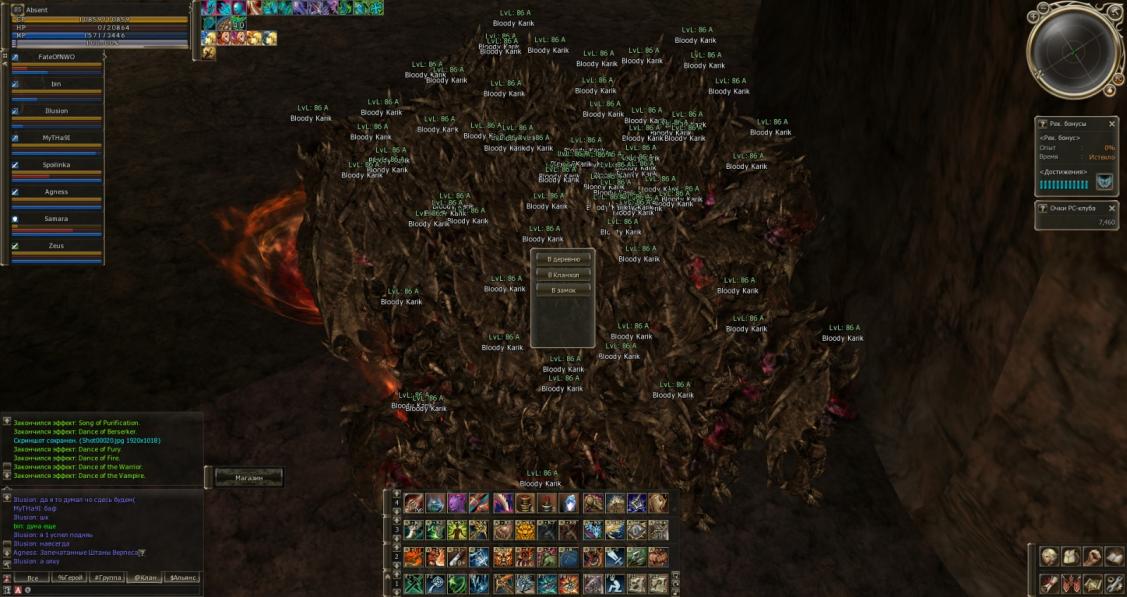Image resolution: width=1127 pixels, height=597 pixels.
Task: Open the "Магазин" shop button
Action: tap(249, 478)
